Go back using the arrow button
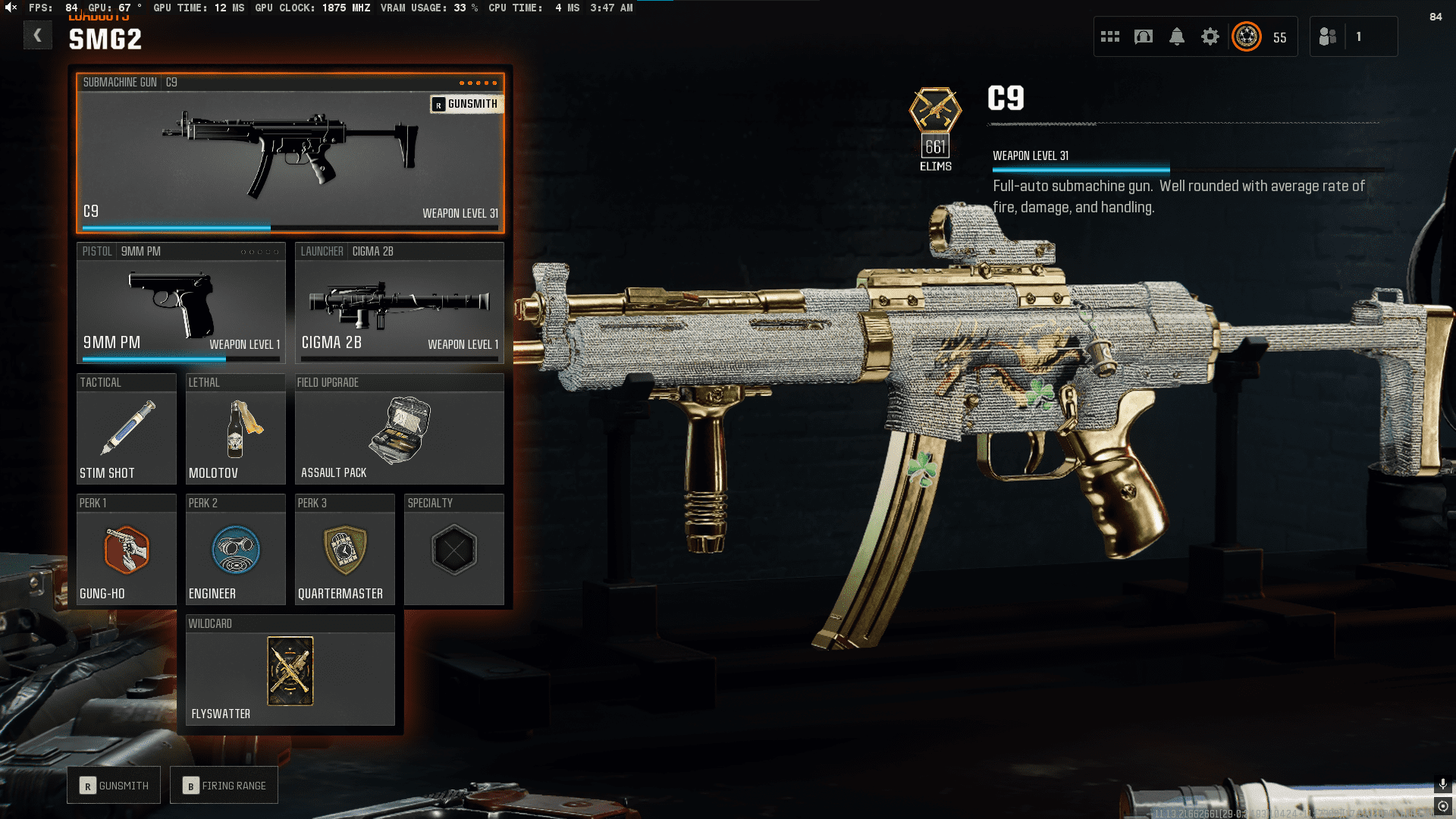The image size is (1456, 819). click(37, 36)
